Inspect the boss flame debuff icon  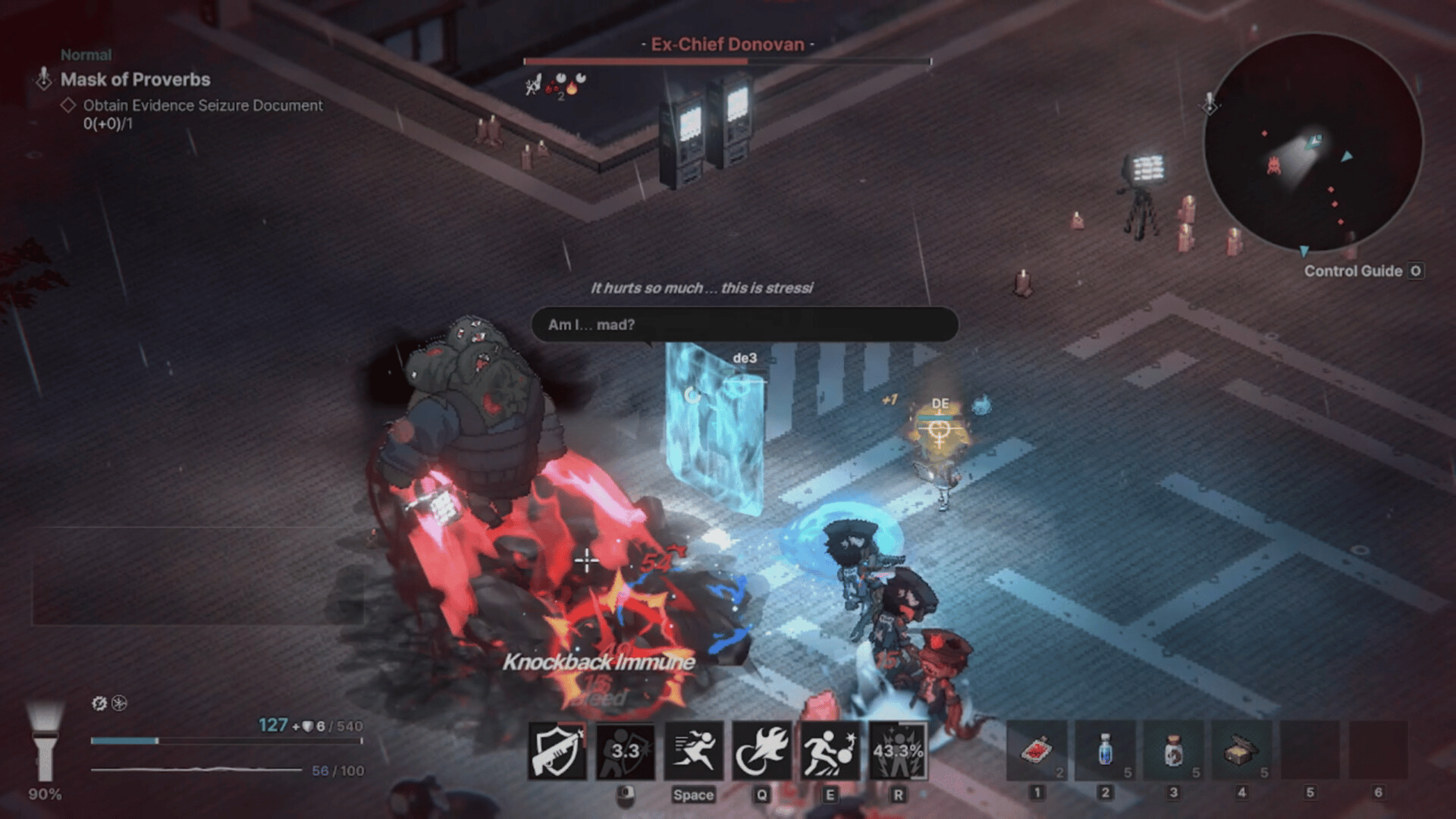[572, 88]
